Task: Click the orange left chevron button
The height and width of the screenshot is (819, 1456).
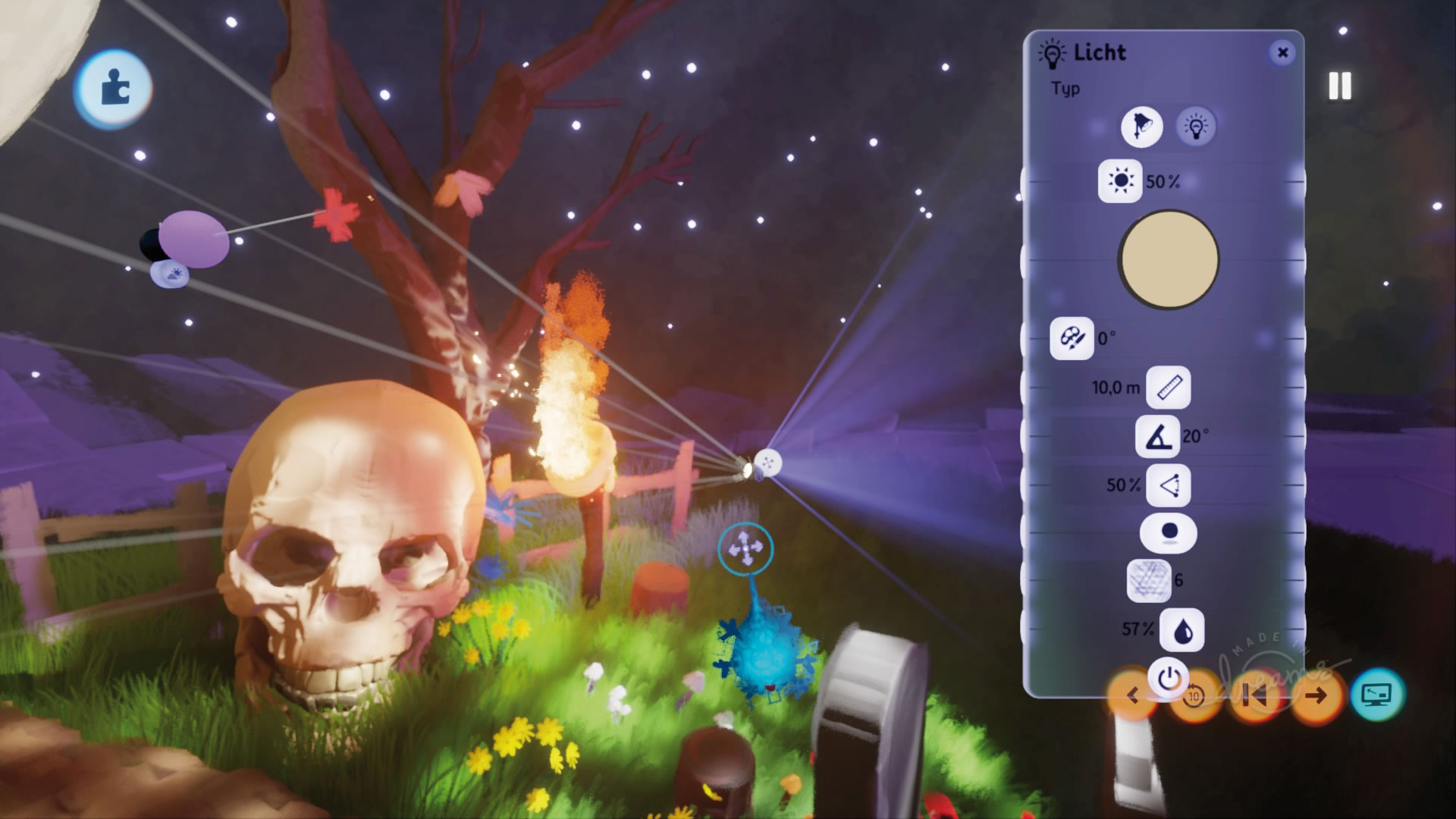Action: point(1132,695)
